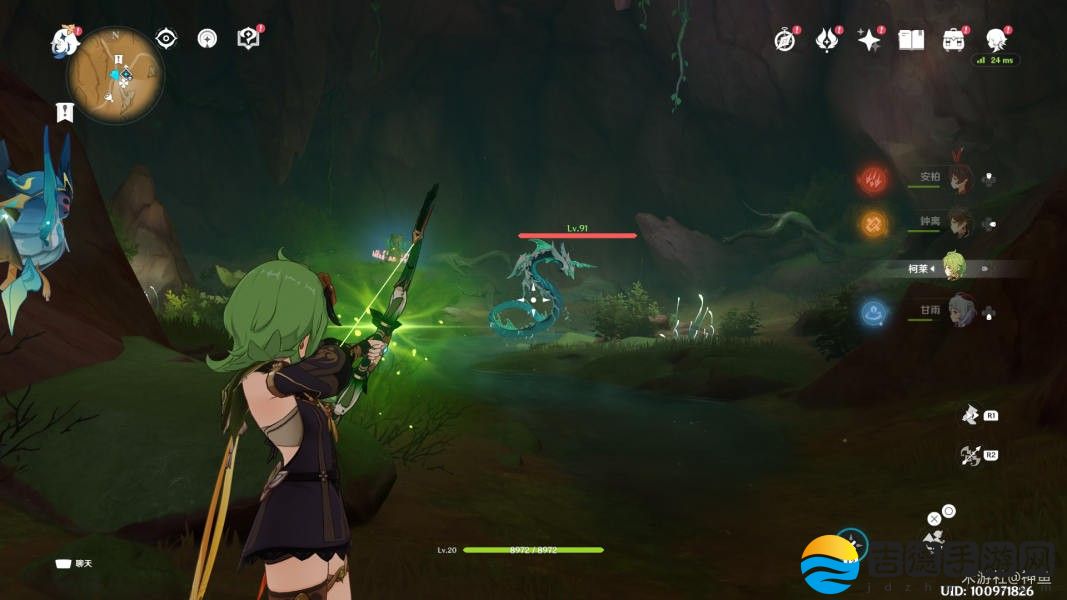This screenshot has width=1067, height=600.
Task: Open the Paimon menu
Action: [66, 41]
